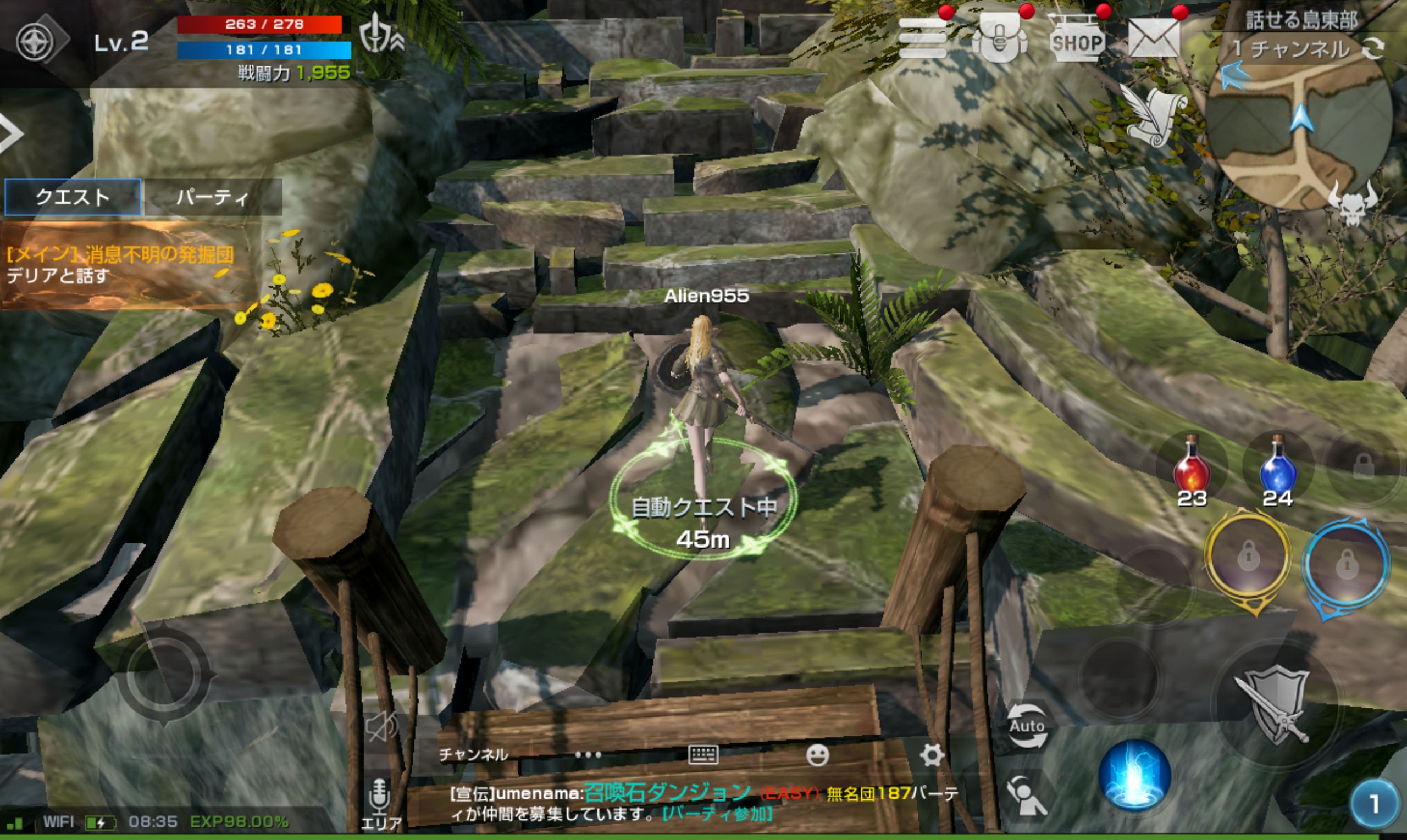This screenshot has height=840, width=1407.
Task: Open the circular minimap
Action: point(1299,136)
